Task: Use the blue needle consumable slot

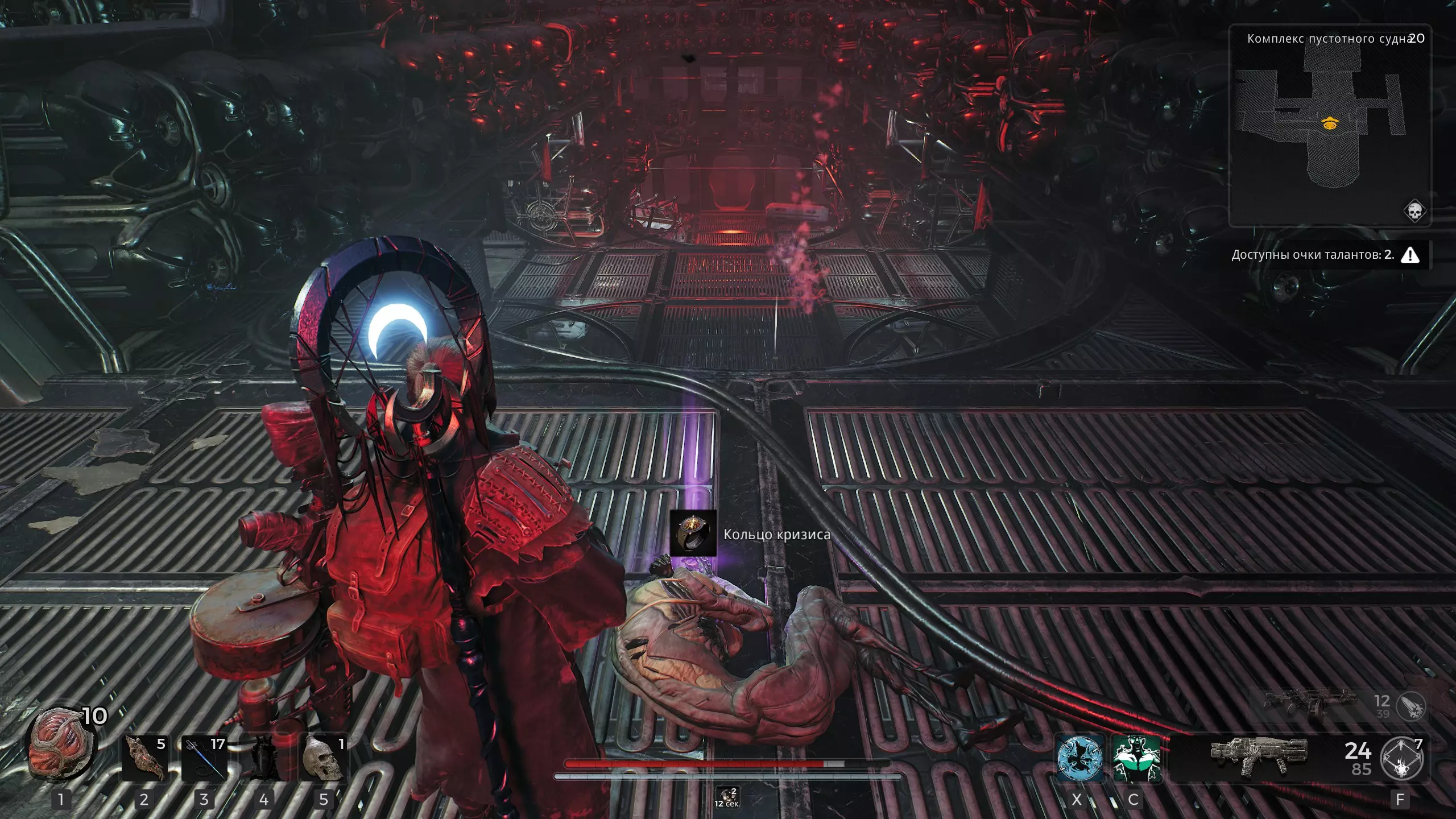Action: (204, 759)
